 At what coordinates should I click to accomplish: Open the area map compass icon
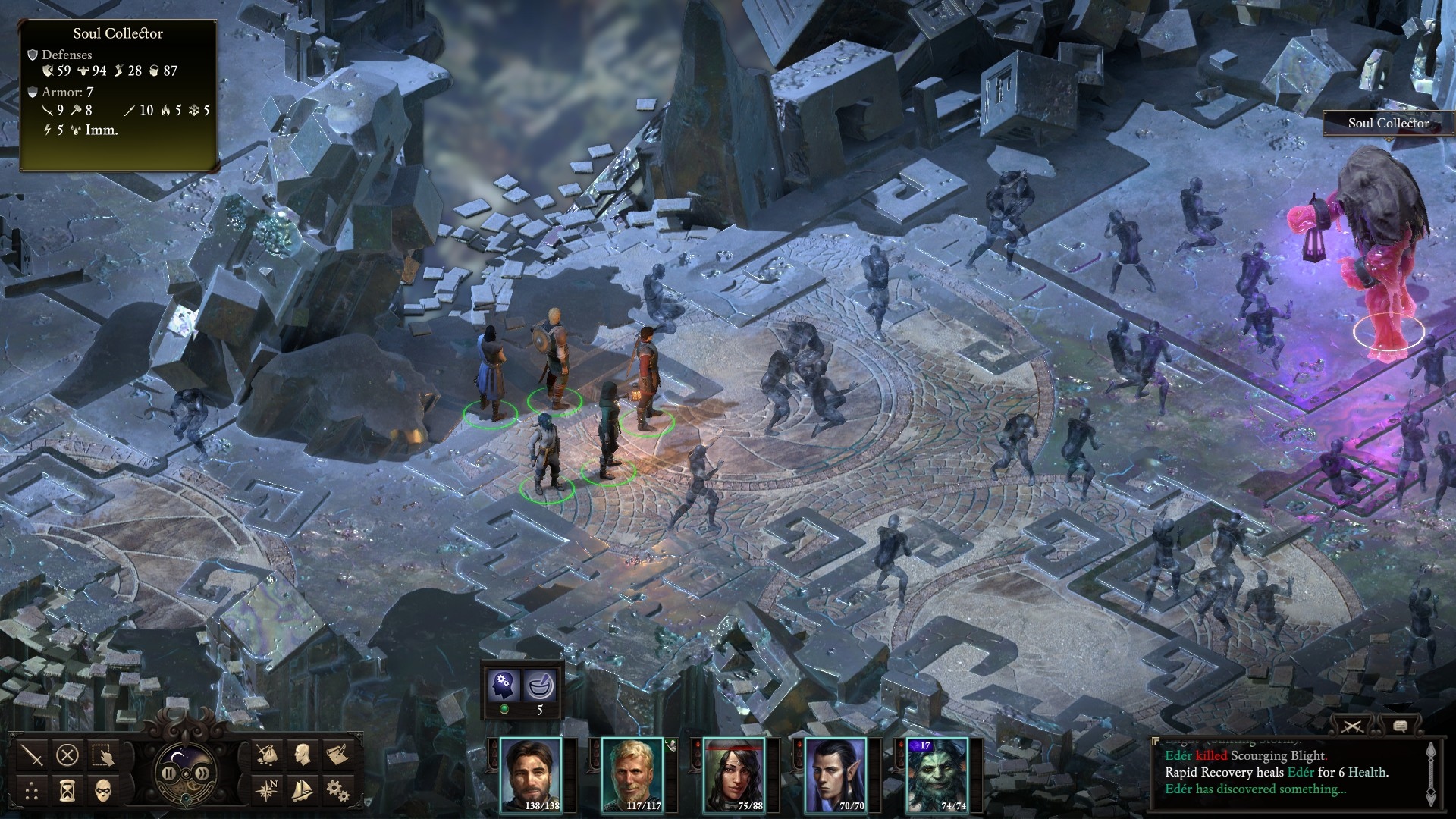266,791
